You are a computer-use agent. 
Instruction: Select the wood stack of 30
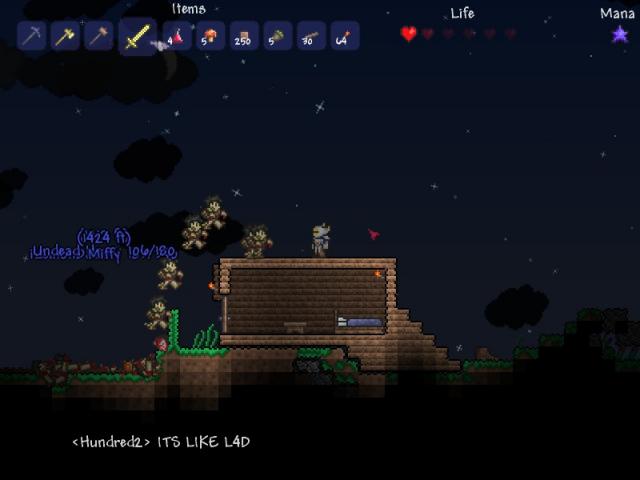(x=310, y=37)
